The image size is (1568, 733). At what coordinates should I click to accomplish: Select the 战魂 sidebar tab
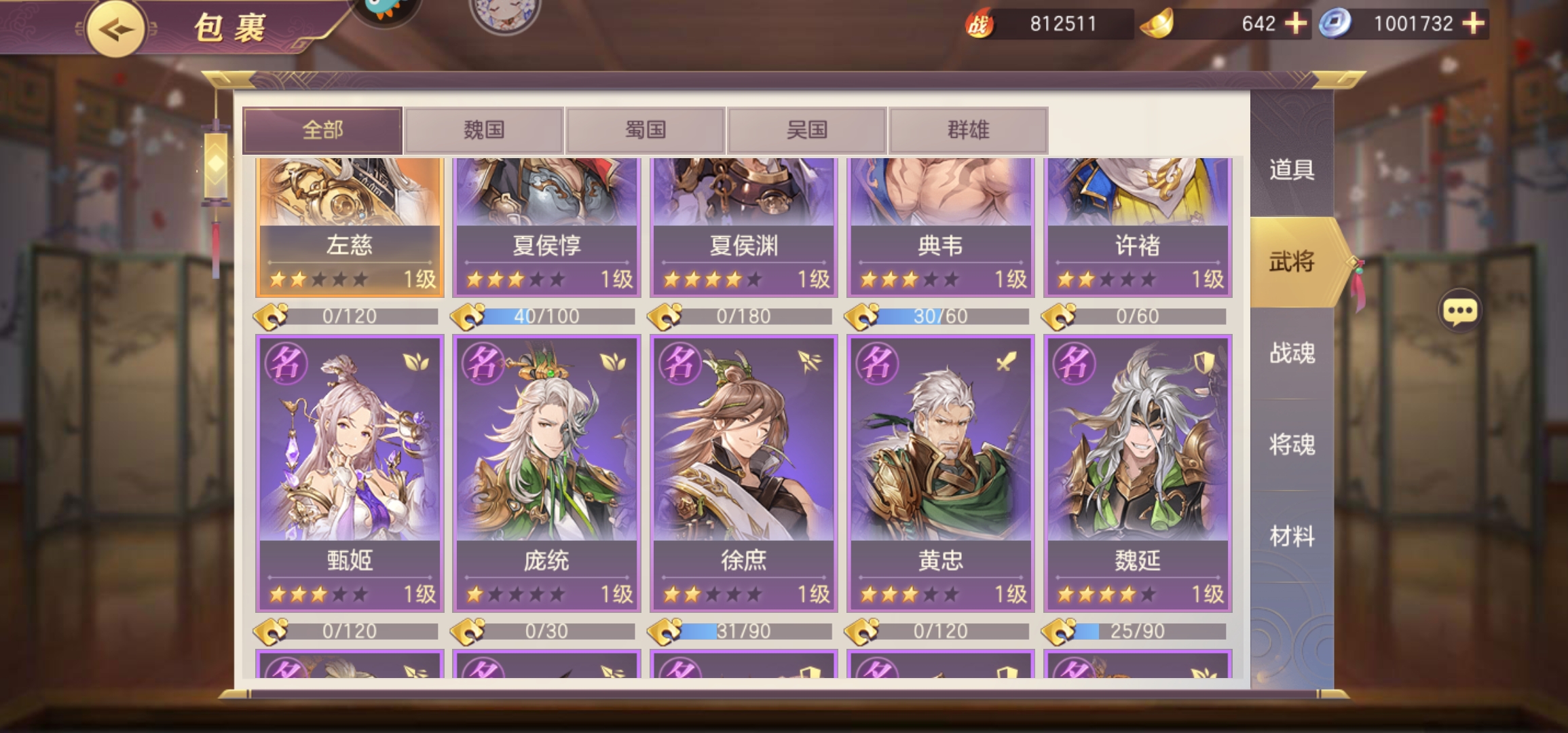1288,352
